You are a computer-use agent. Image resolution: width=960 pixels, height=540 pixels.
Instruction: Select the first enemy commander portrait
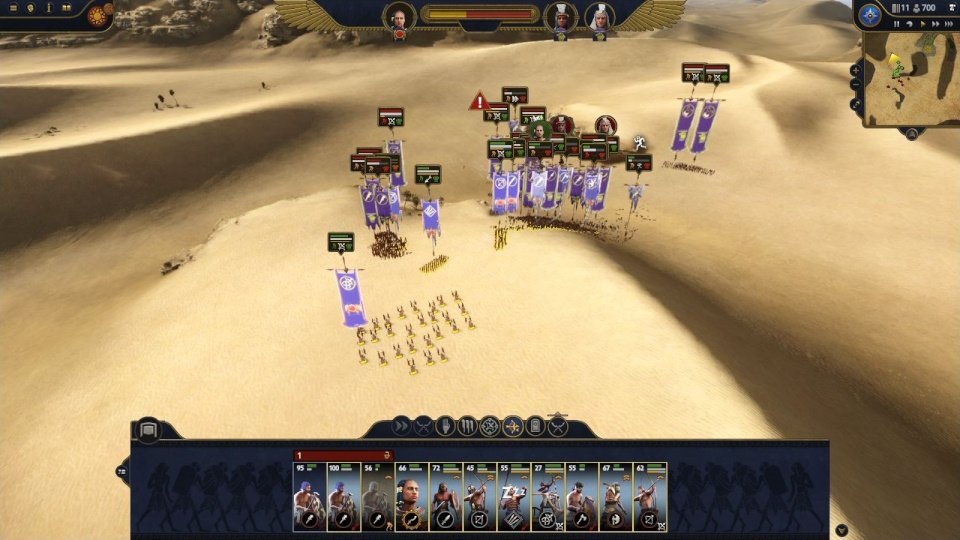(560, 16)
